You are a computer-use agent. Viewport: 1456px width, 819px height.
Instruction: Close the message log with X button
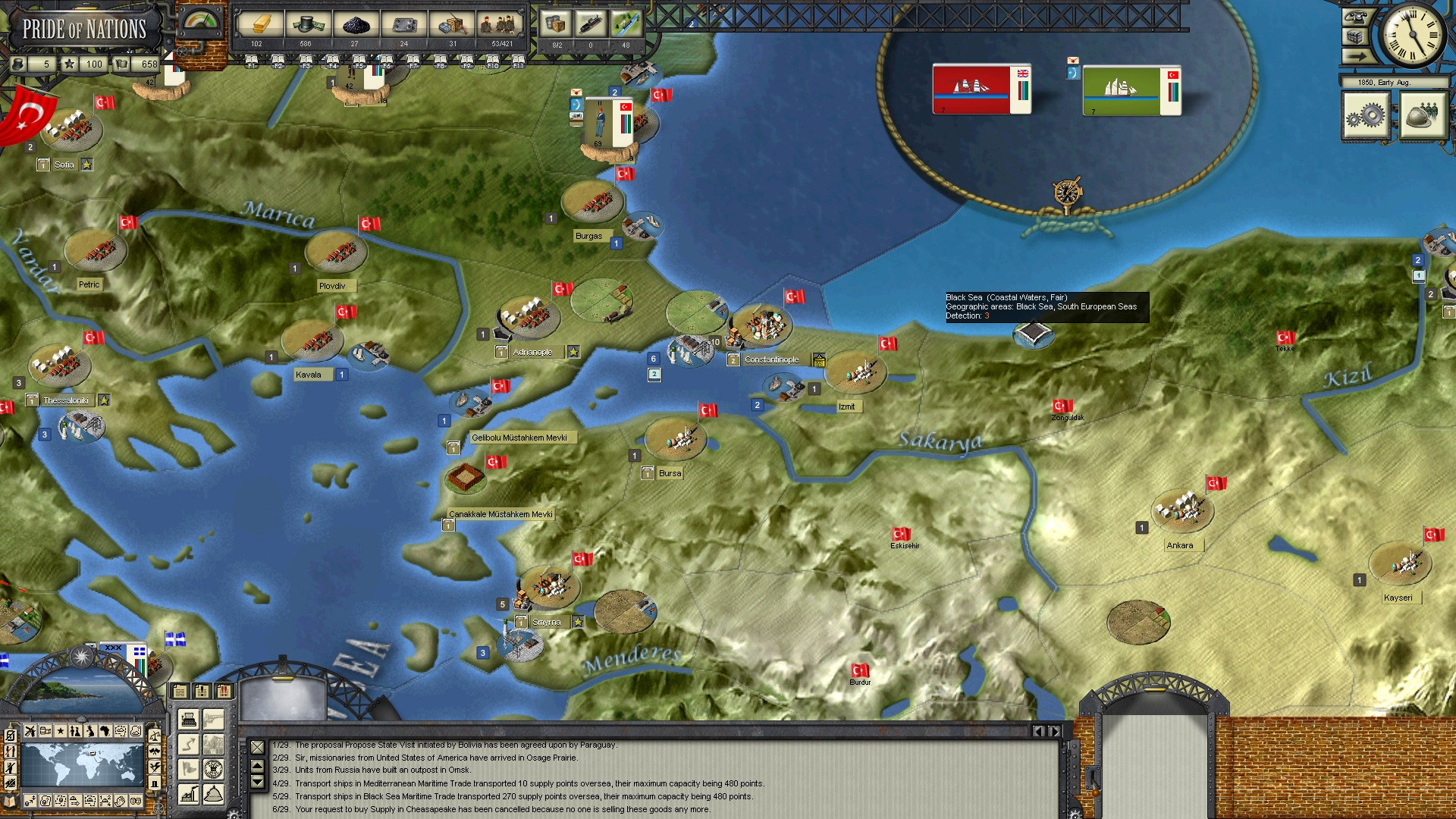tap(257, 748)
